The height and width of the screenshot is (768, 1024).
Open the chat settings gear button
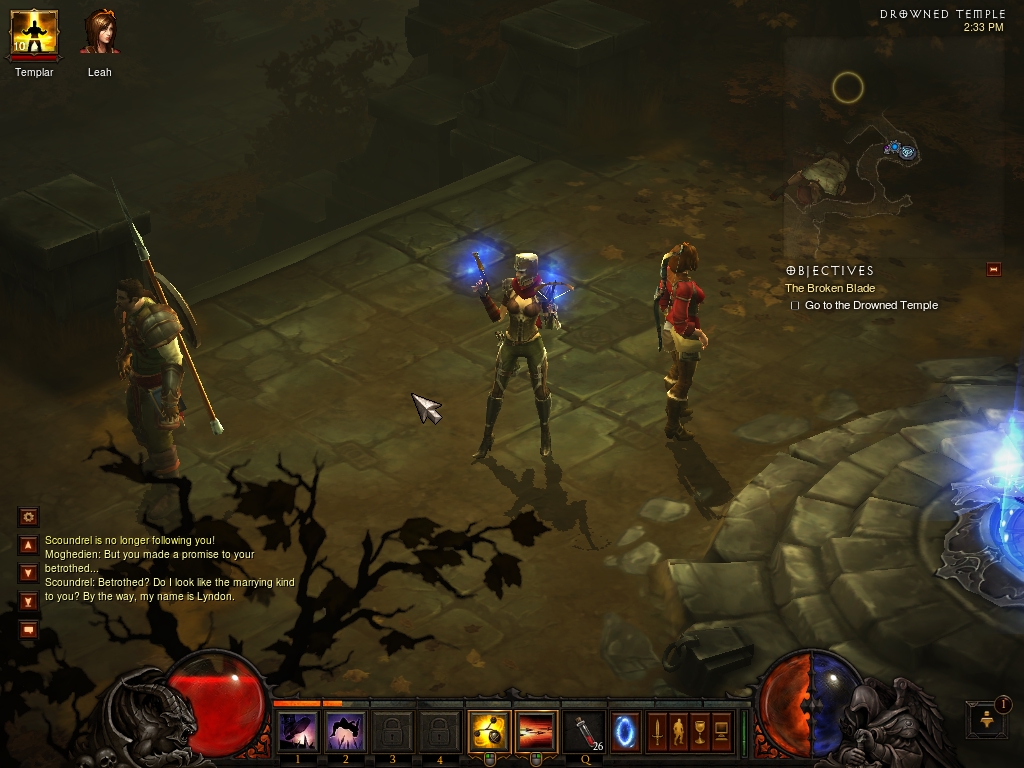(x=28, y=517)
